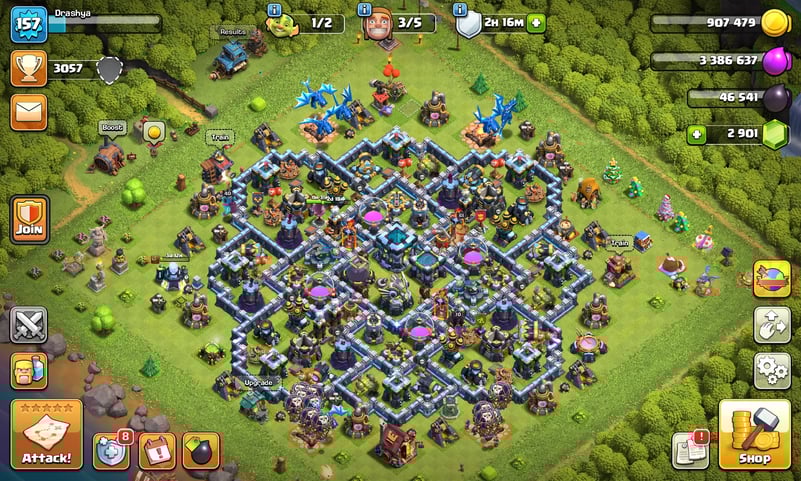Open the trophy league profile
801x481 pixels.
tap(28, 68)
